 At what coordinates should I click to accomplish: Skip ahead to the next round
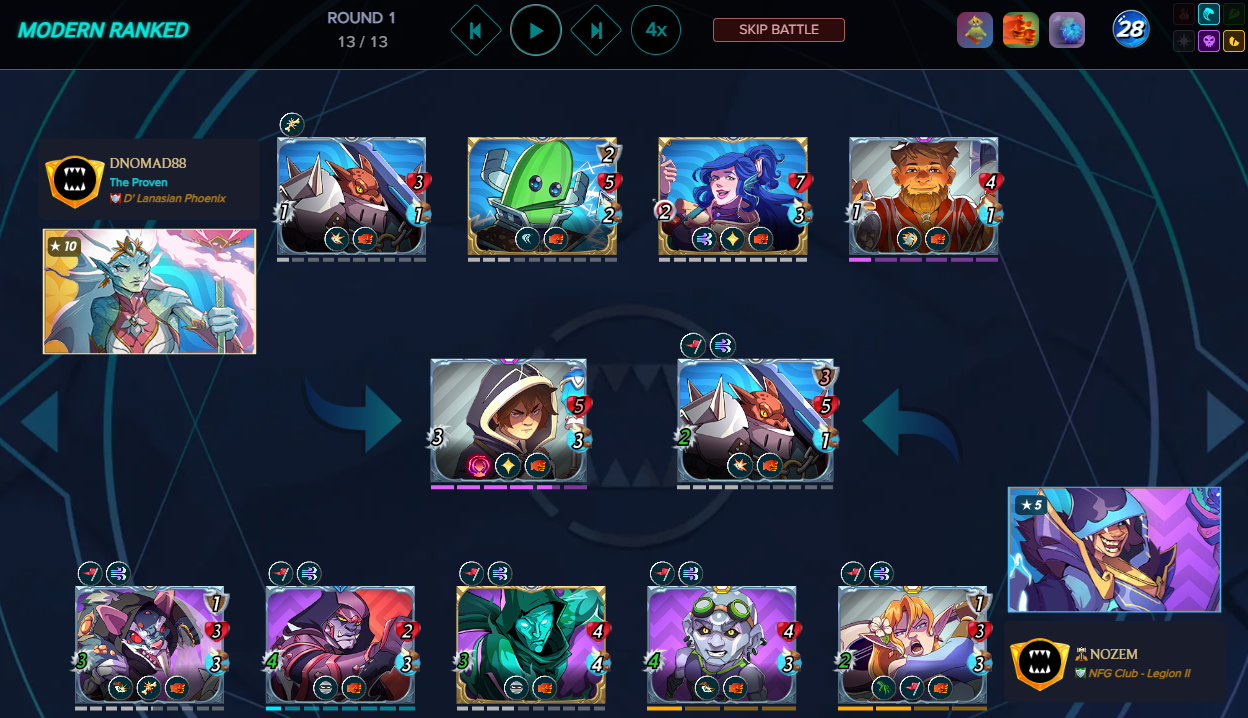click(596, 31)
